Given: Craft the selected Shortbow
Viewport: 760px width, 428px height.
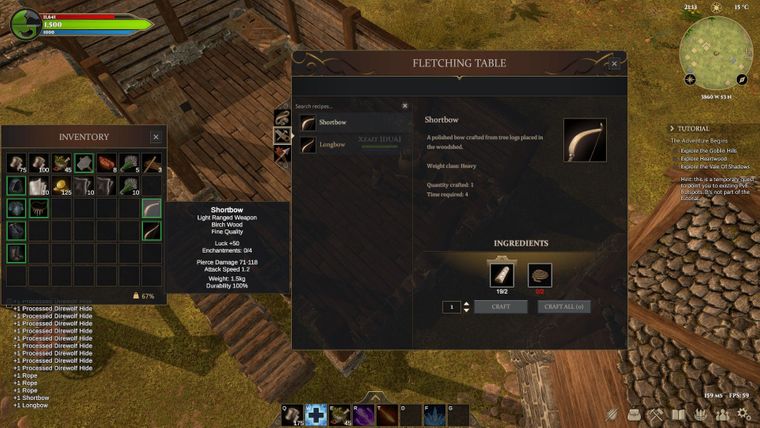Looking at the screenshot, I should [x=500, y=307].
